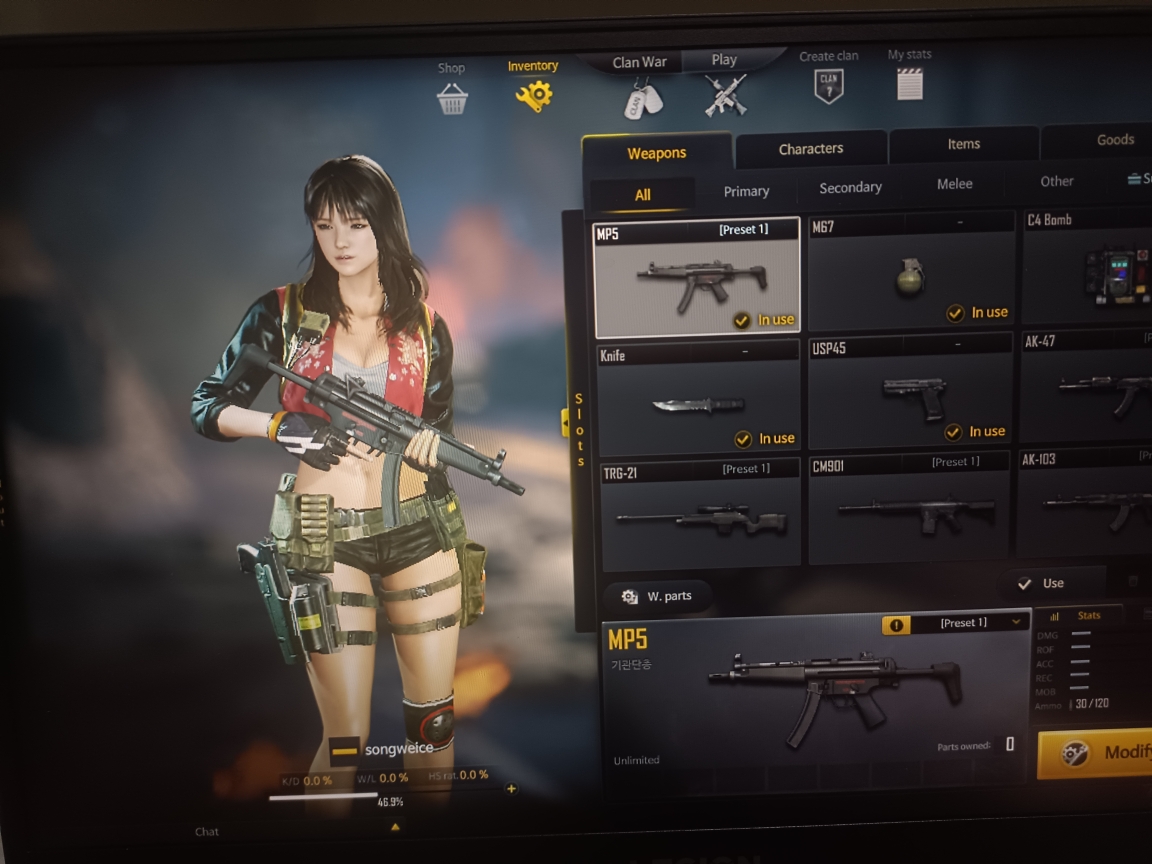This screenshot has height=864, width=1152.
Task: Switch to the Characters tab
Action: [811, 149]
